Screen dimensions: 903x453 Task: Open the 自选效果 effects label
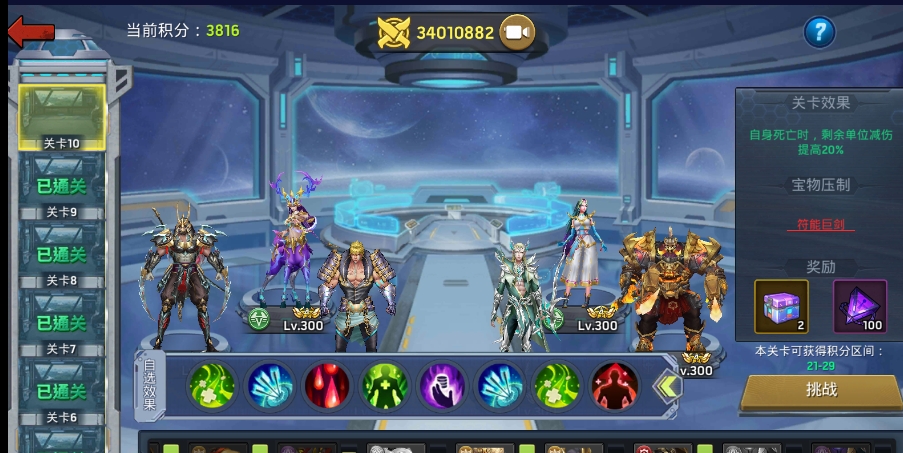tap(149, 385)
